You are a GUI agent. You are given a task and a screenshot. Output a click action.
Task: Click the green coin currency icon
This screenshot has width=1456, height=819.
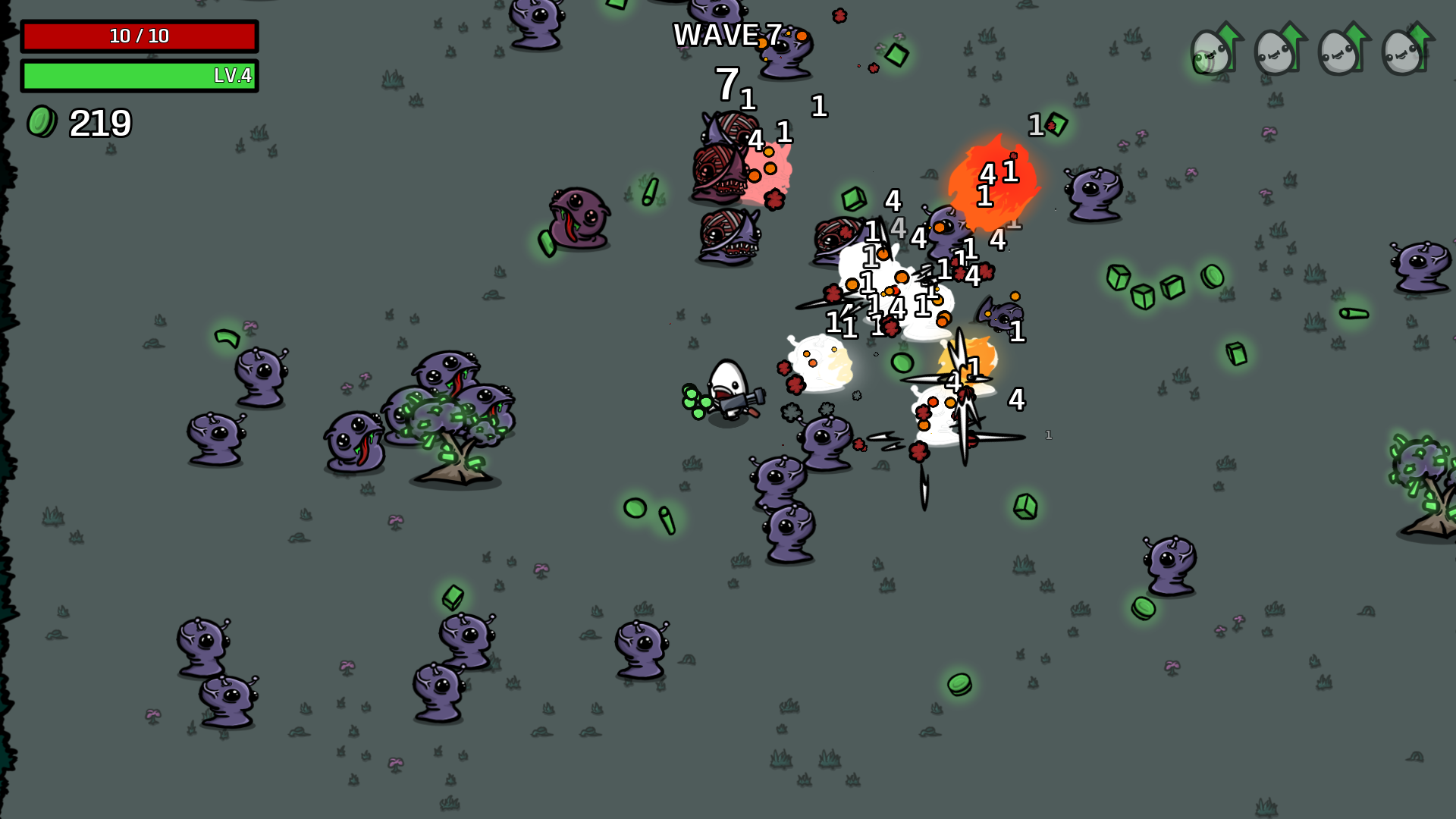(x=42, y=121)
